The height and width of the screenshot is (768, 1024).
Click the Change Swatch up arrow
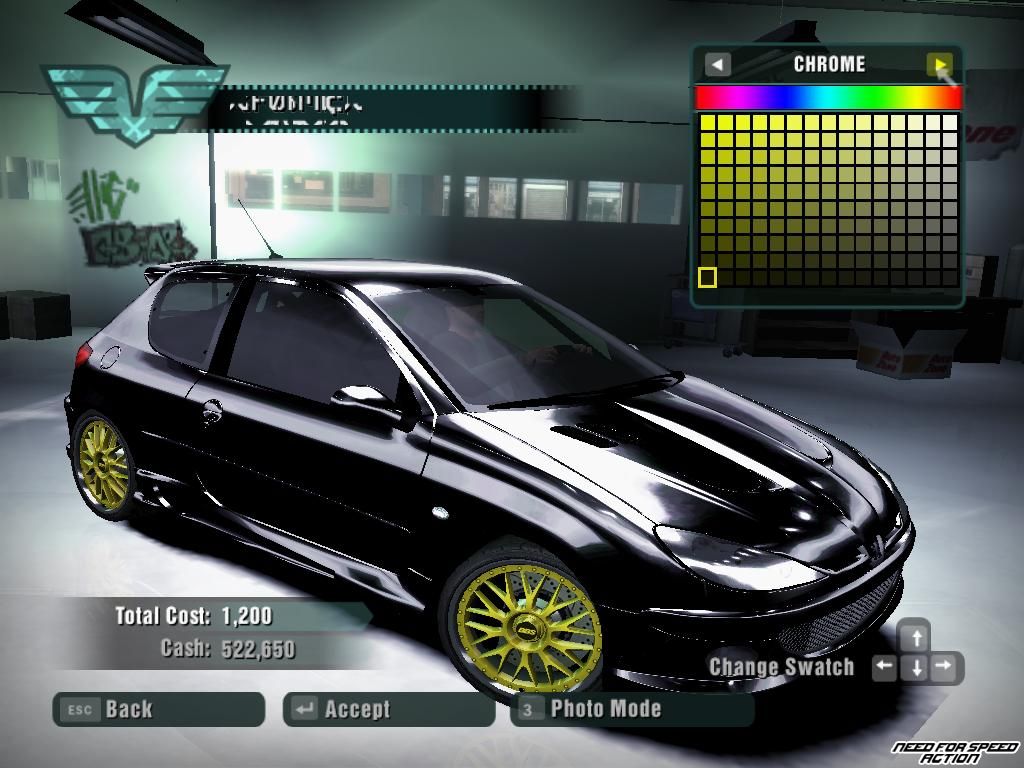914,636
